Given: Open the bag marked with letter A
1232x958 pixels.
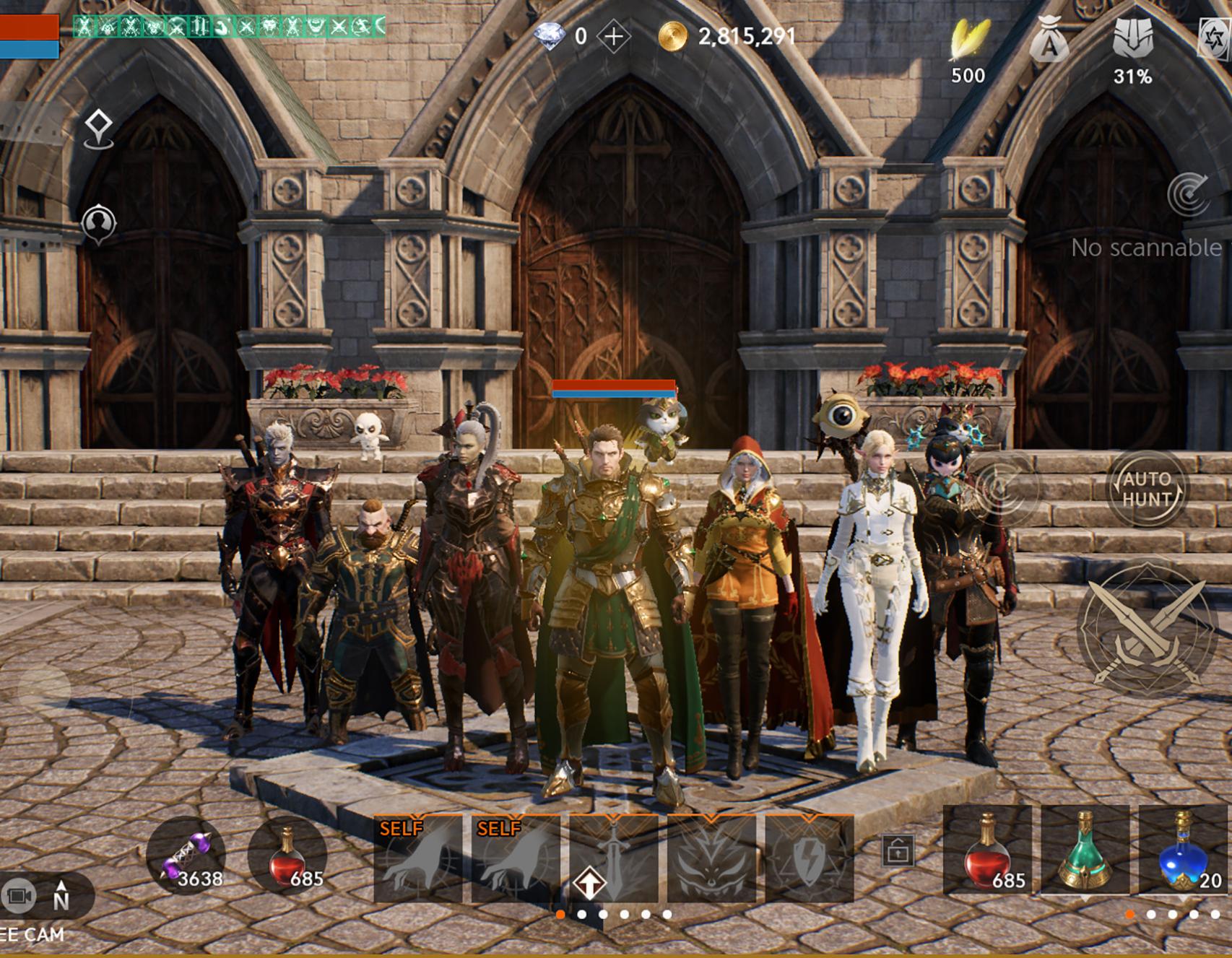Looking at the screenshot, I should coord(1049,40).
